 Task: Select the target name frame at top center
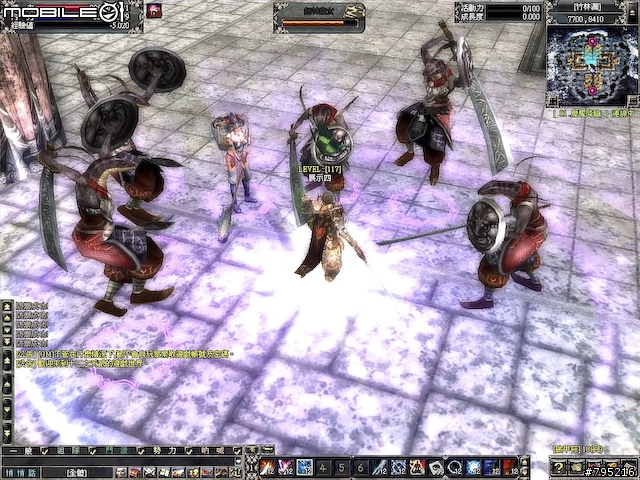click(319, 11)
